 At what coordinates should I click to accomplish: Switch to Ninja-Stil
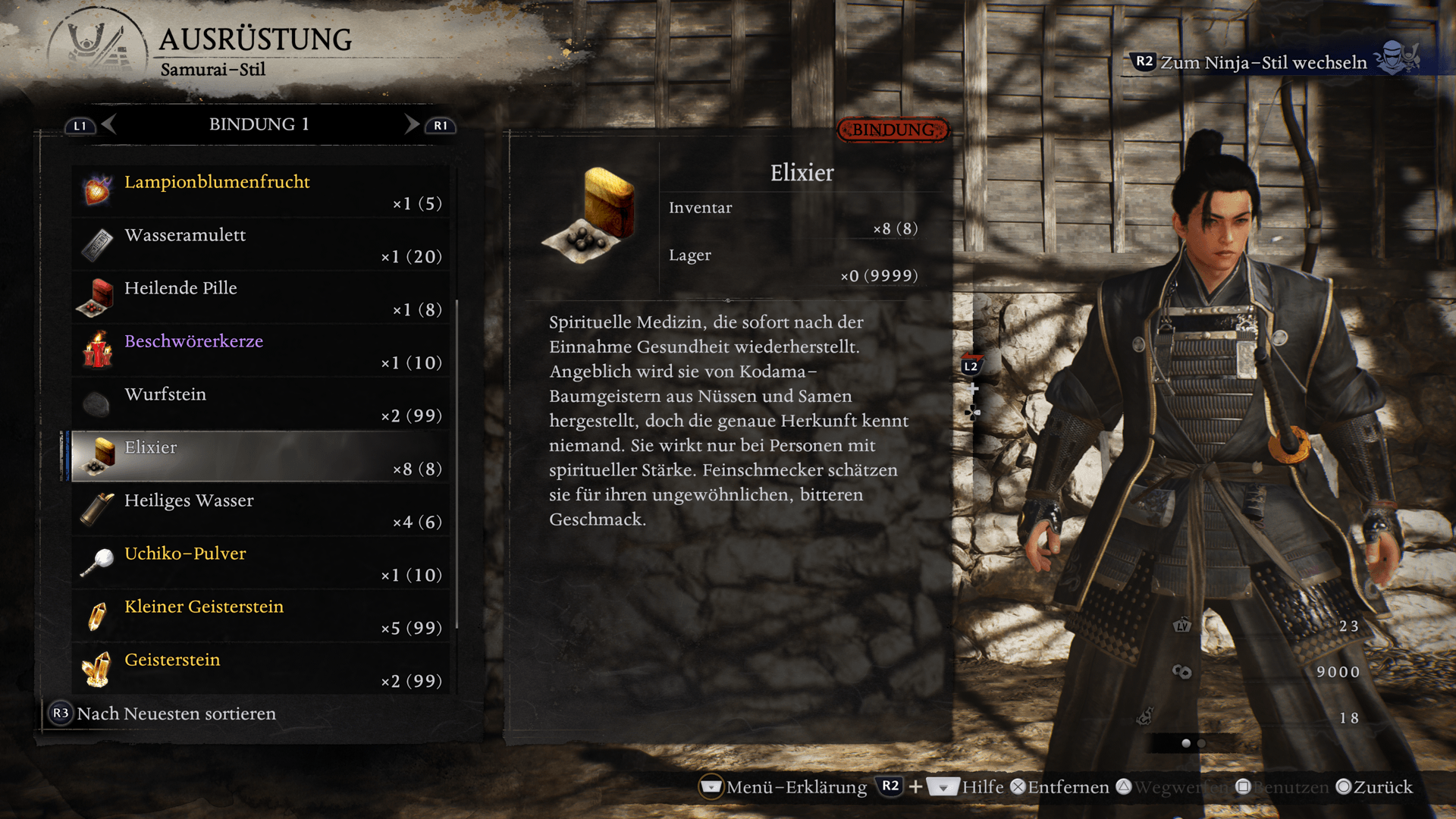click(x=1263, y=62)
